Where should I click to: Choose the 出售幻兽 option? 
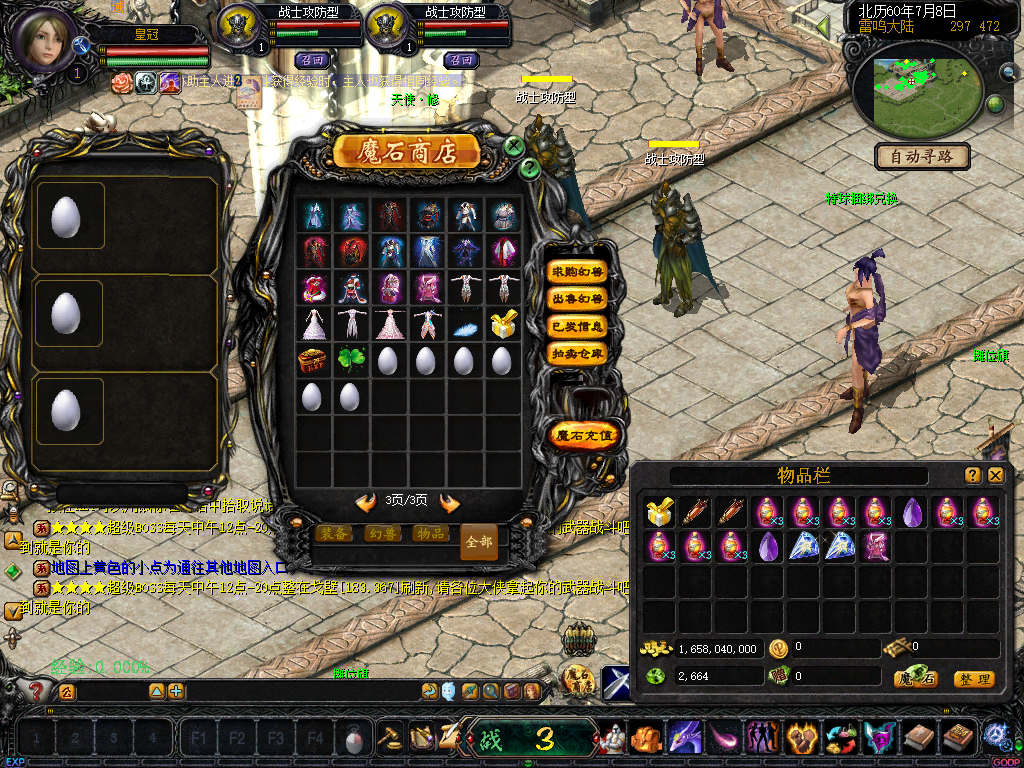(x=578, y=299)
